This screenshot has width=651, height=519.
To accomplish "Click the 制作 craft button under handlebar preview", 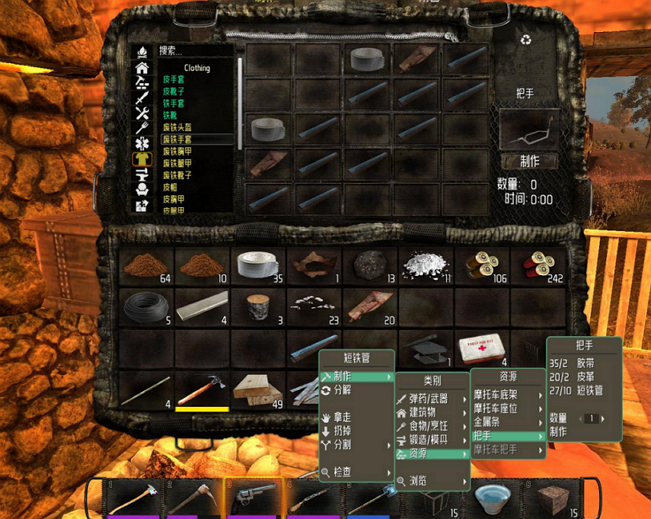I will point(530,161).
